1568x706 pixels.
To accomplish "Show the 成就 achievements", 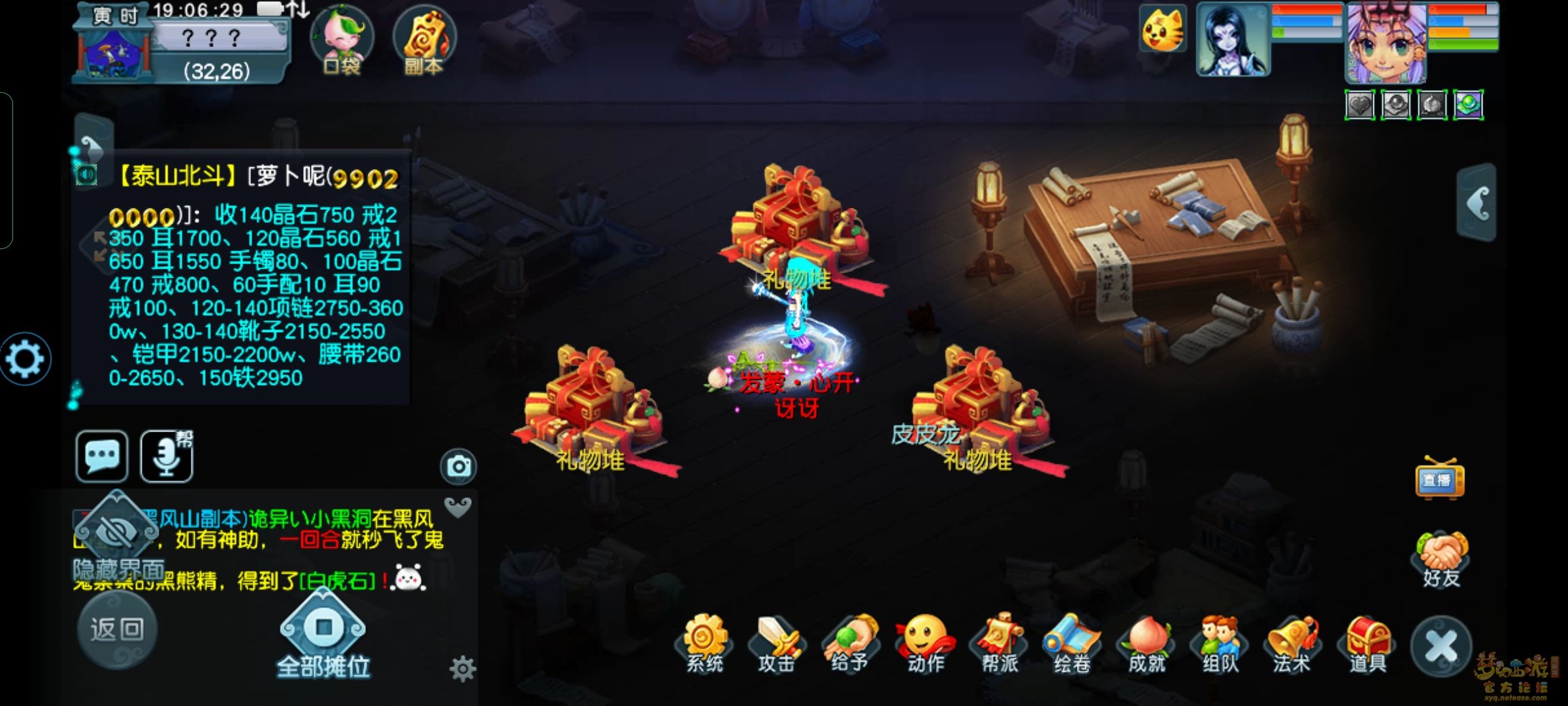I will pyautogui.click(x=1147, y=643).
